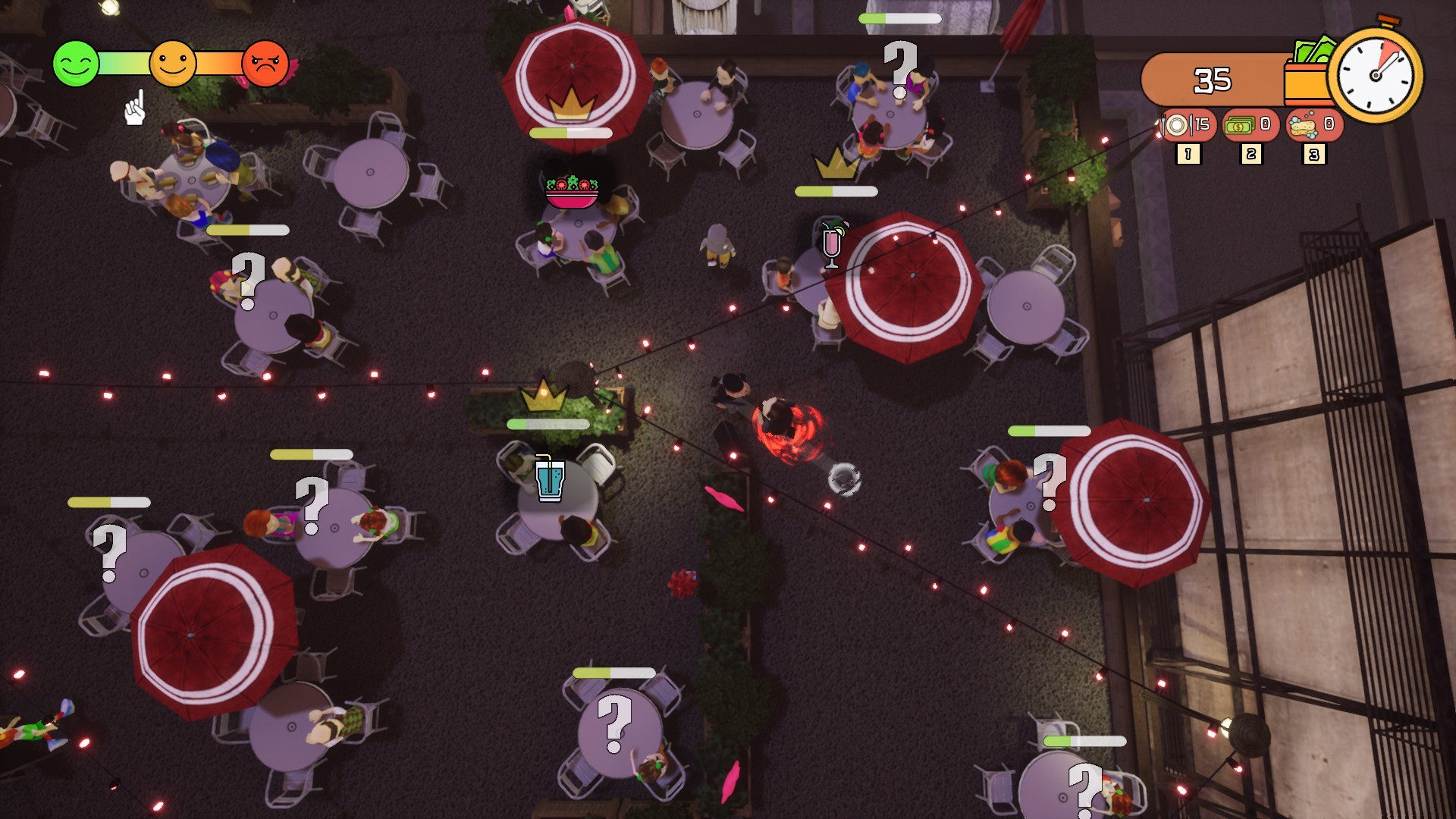Select the soapy sponge cleaning slot
The height and width of the screenshot is (819, 1456).
click(1313, 125)
